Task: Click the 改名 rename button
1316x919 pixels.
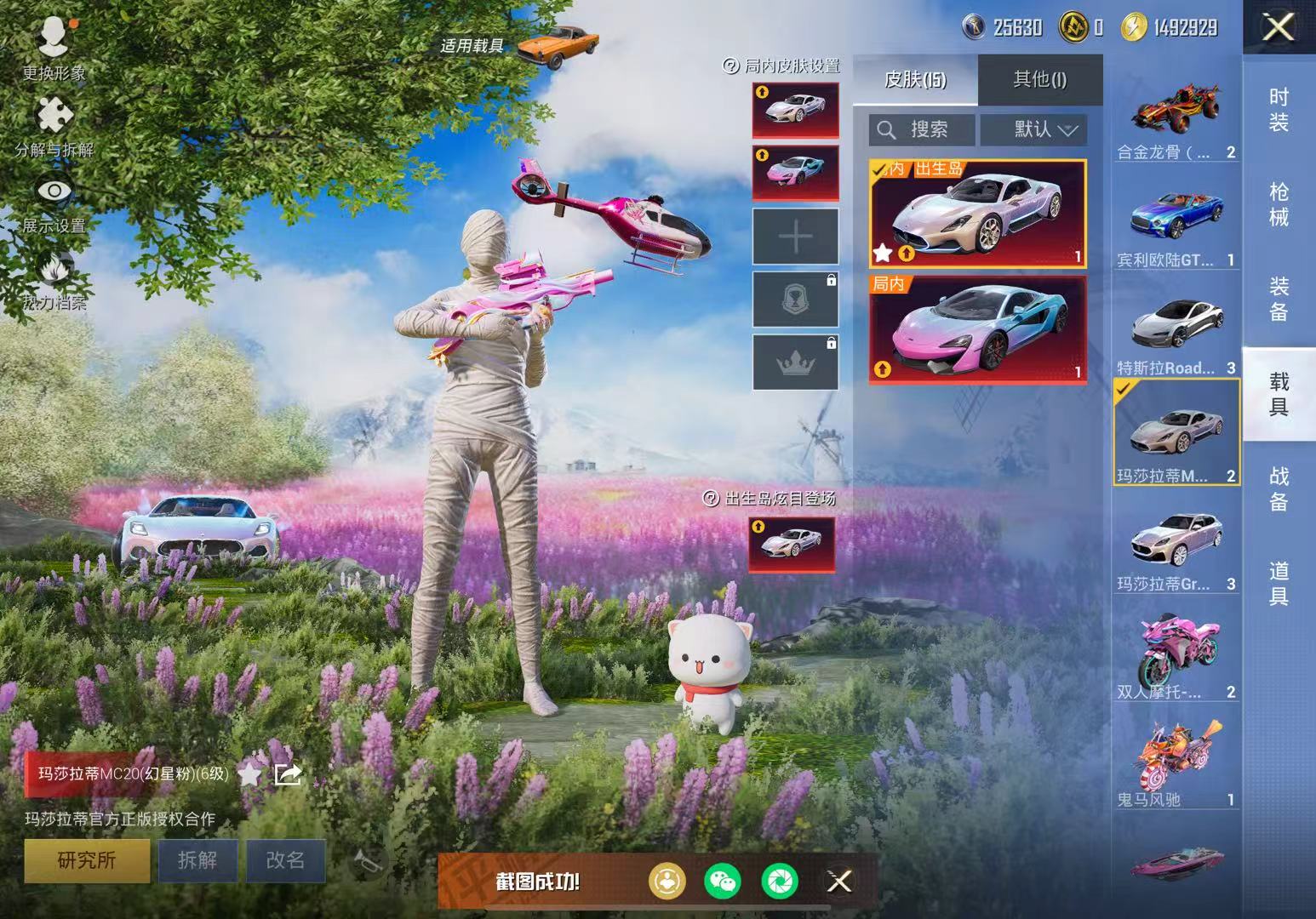Action: point(285,860)
